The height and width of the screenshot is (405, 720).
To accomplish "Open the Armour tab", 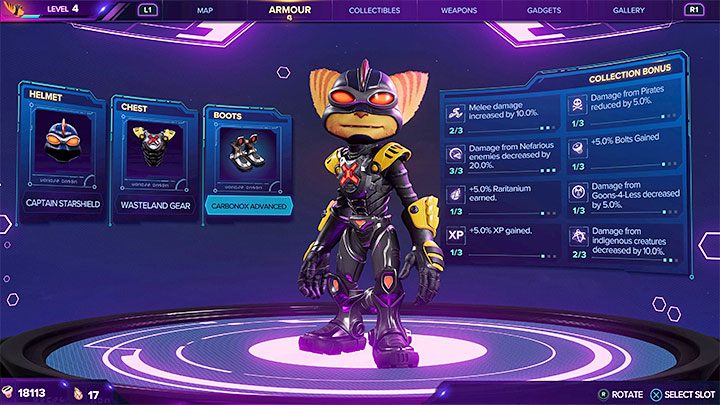I will click(290, 10).
